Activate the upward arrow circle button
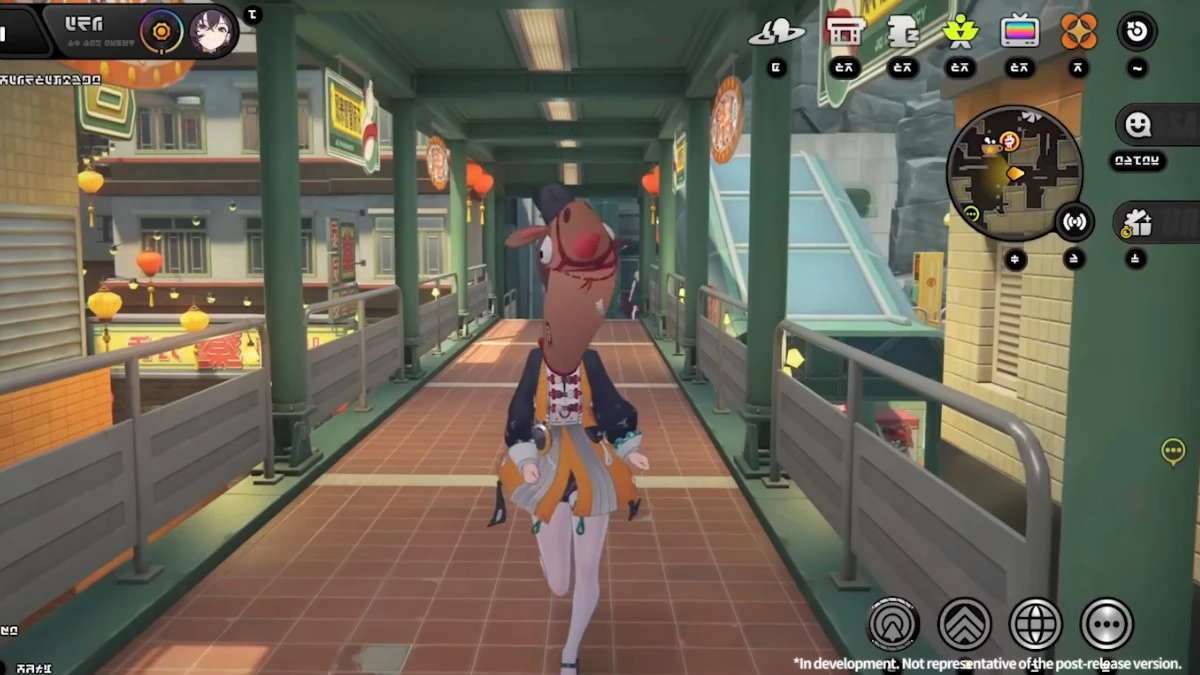 click(x=893, y=624)
